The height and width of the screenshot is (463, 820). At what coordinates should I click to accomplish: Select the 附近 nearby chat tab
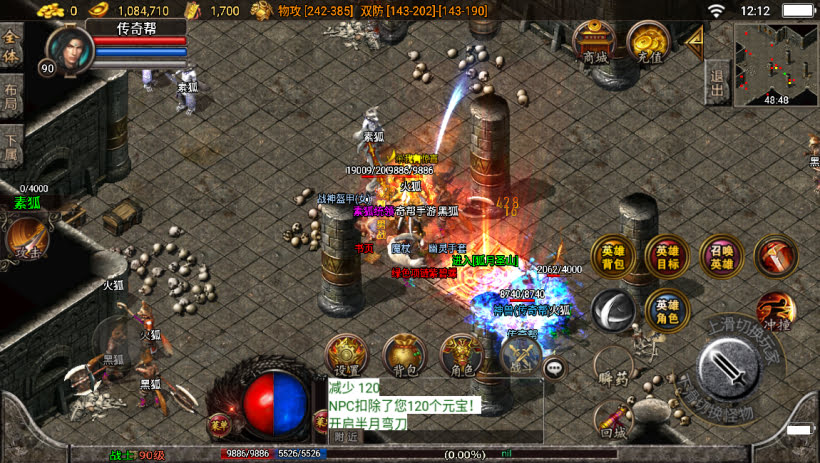[347, 436]
